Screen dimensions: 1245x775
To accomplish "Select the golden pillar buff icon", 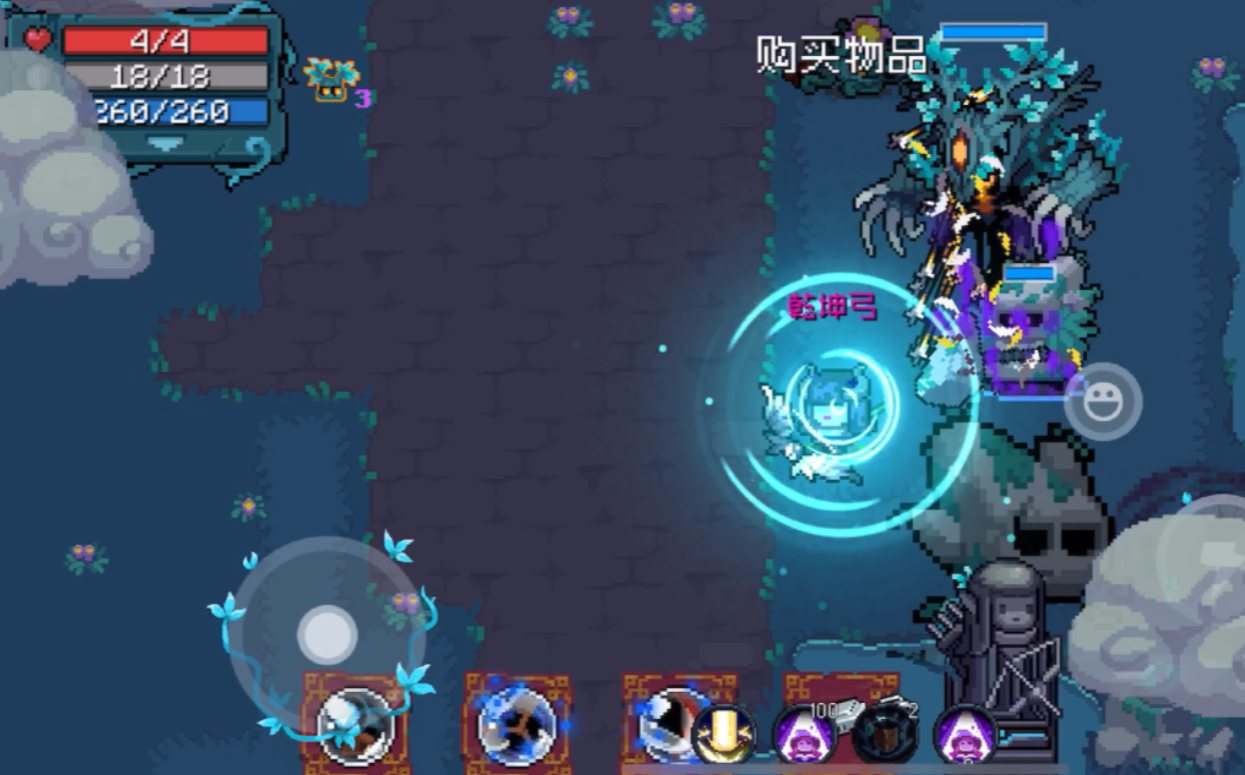I will pos(724,734).
